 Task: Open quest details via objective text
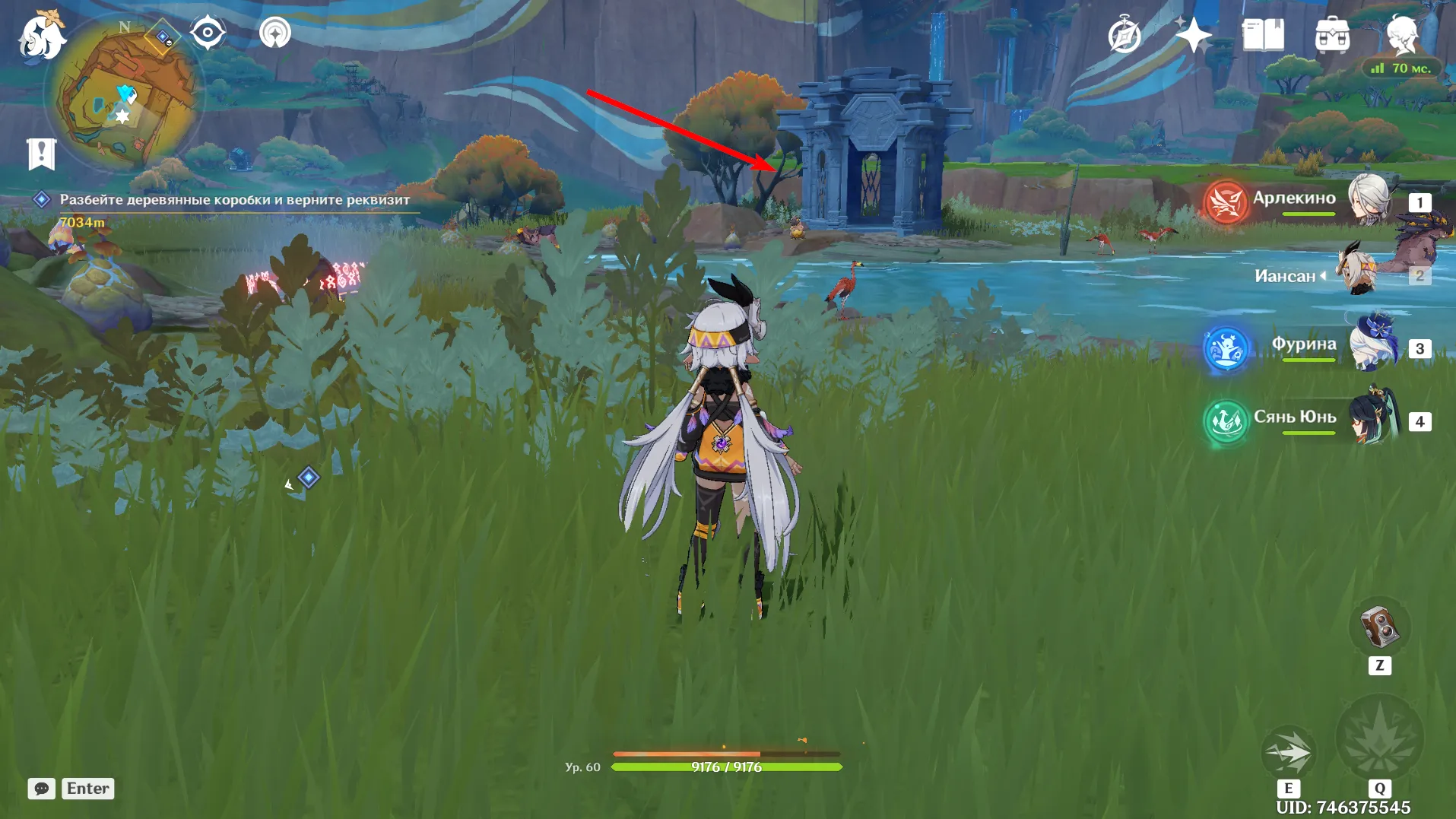coord(234,200)
